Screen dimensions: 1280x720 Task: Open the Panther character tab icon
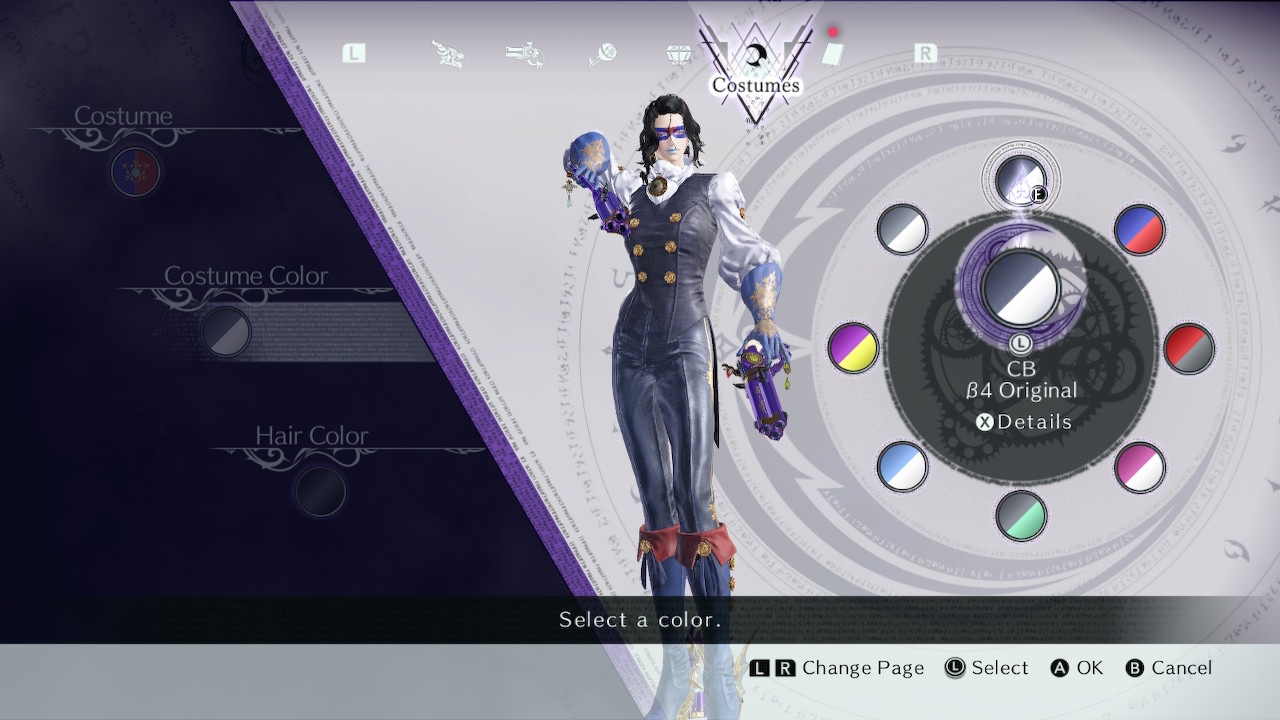pos(448,53)
